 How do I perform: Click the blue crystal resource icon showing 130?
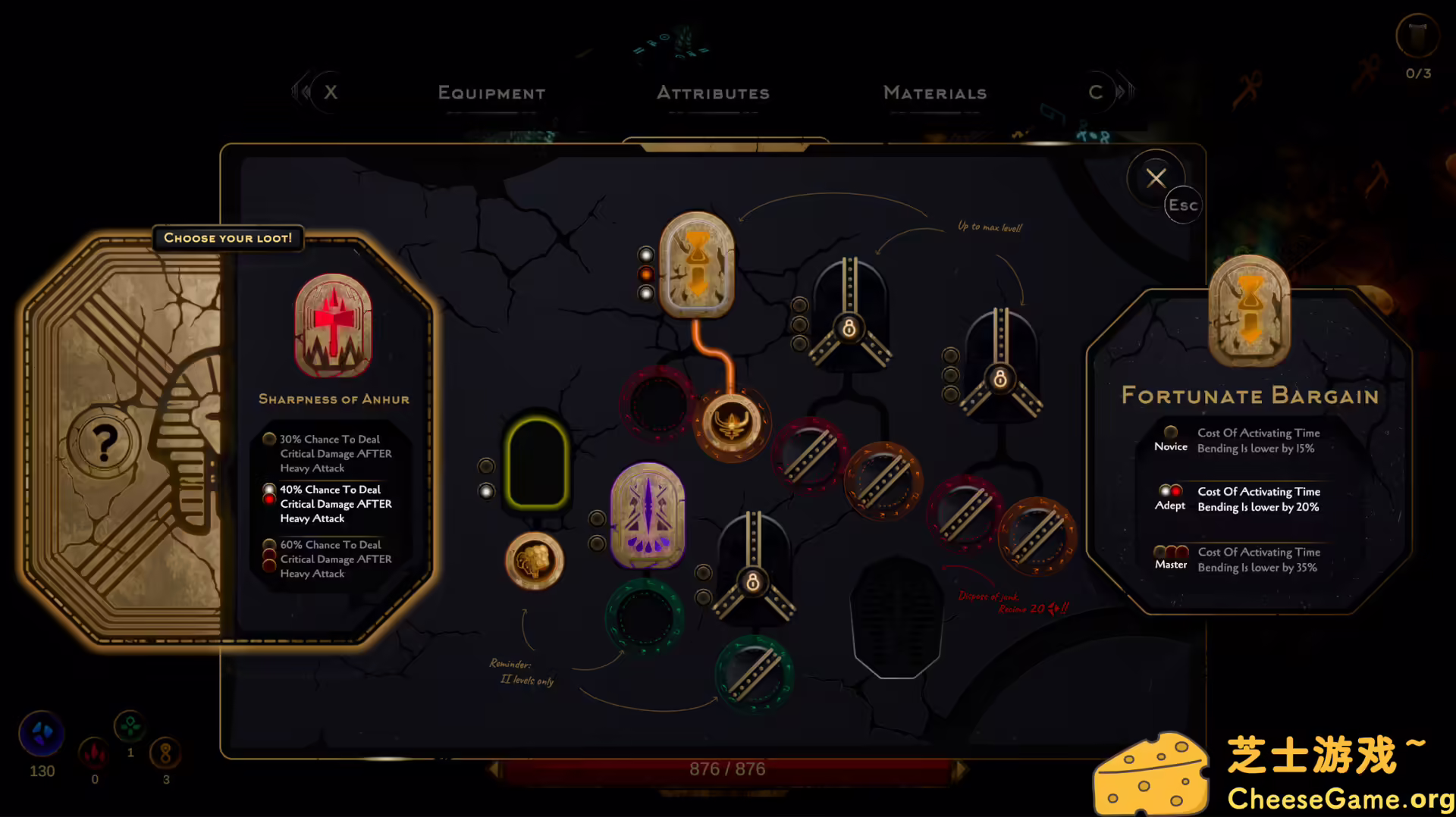coord(41,734)
